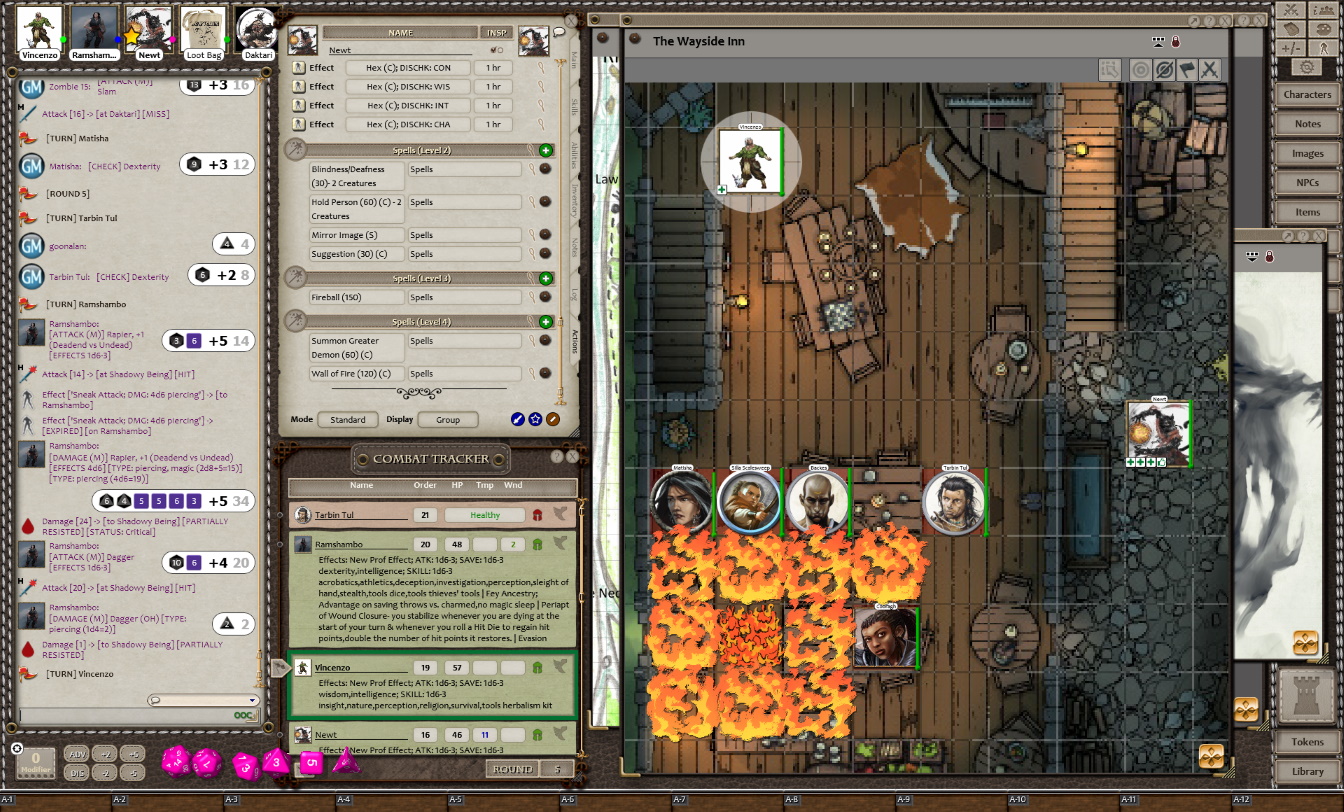Cast Fireball from the spell list
Viewport: 1344px width, 812px height.
(357, 297)
